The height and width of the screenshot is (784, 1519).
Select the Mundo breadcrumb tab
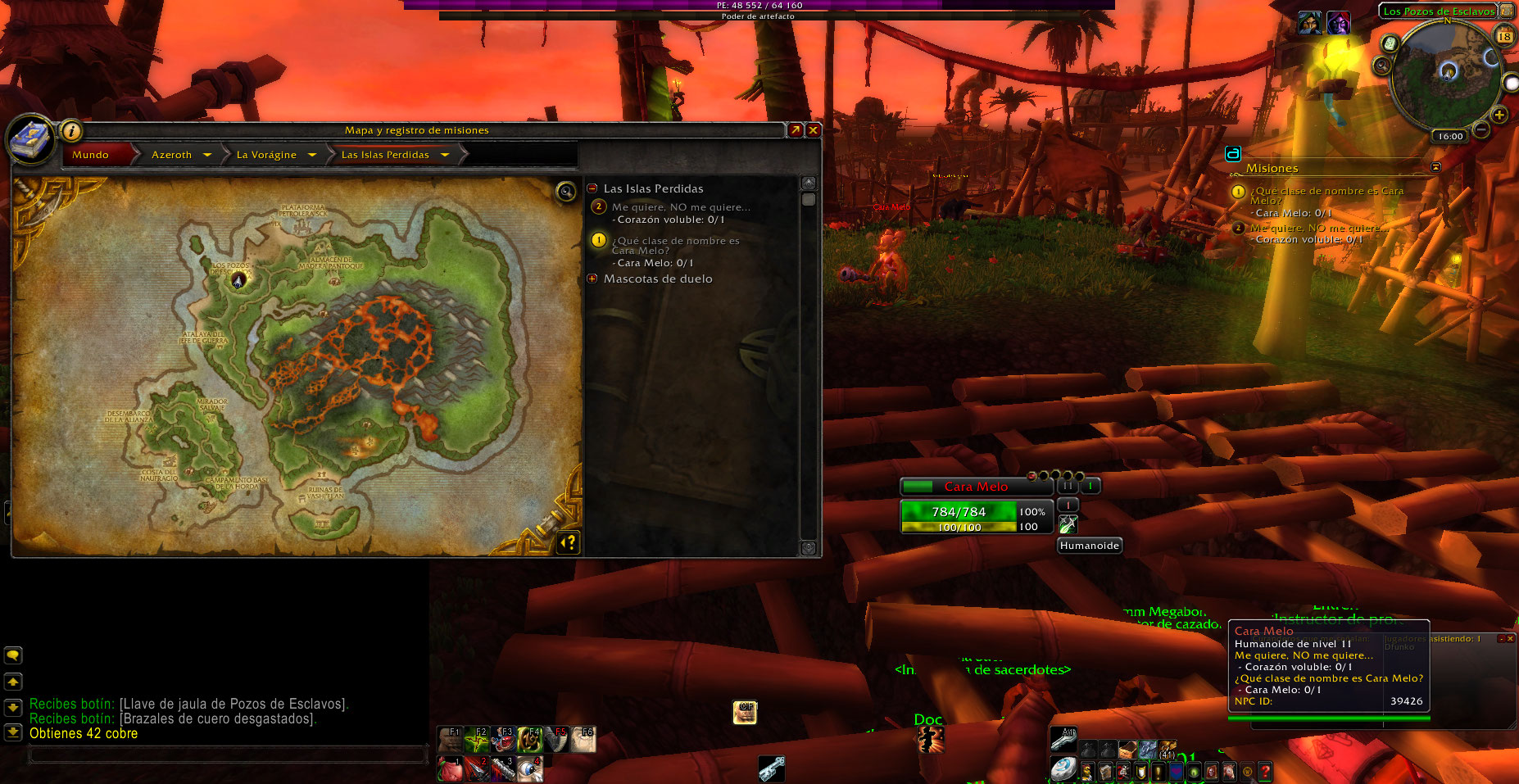click(91, 155)
